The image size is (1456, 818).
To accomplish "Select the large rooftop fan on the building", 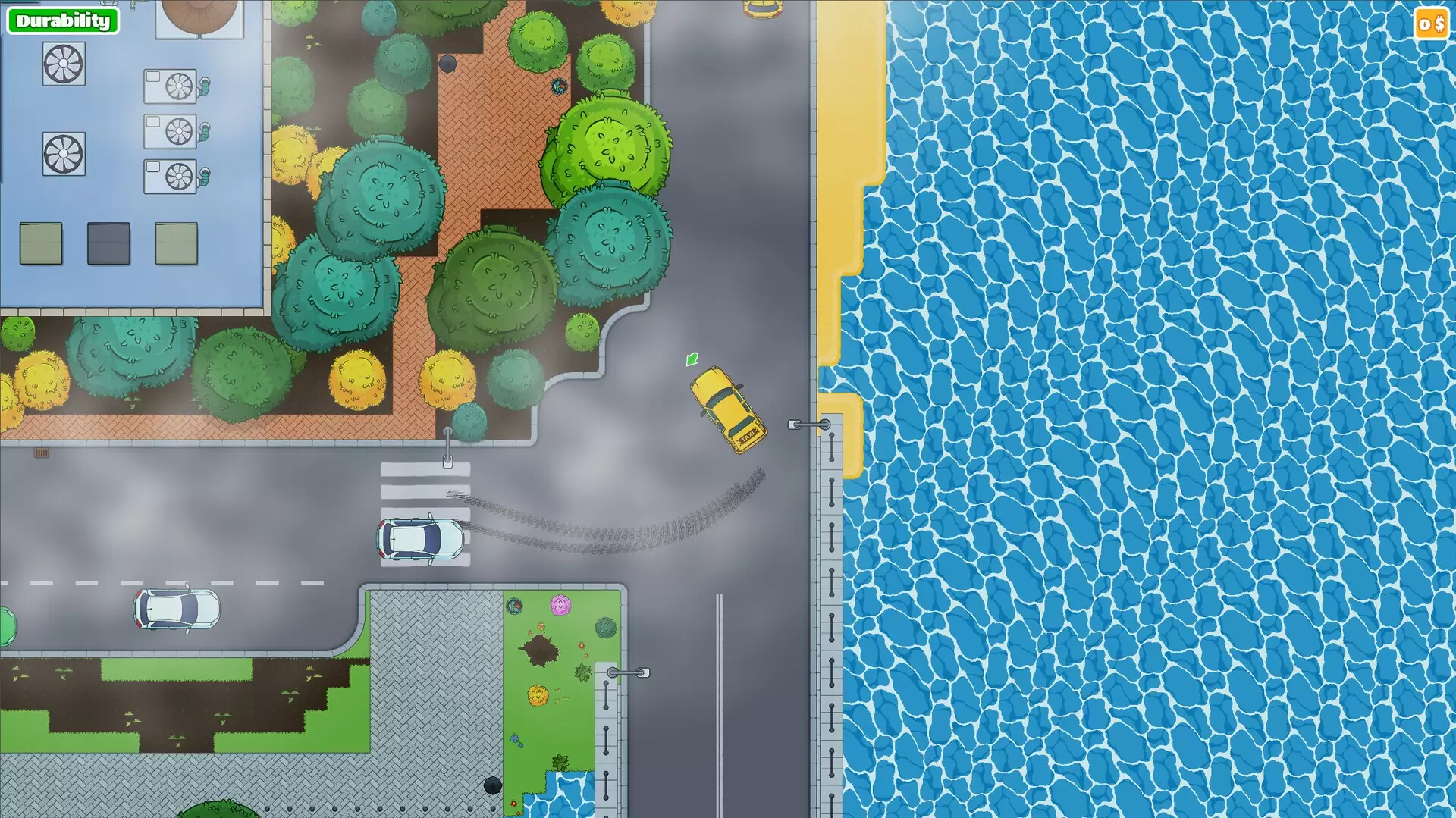I will [64, 64].
